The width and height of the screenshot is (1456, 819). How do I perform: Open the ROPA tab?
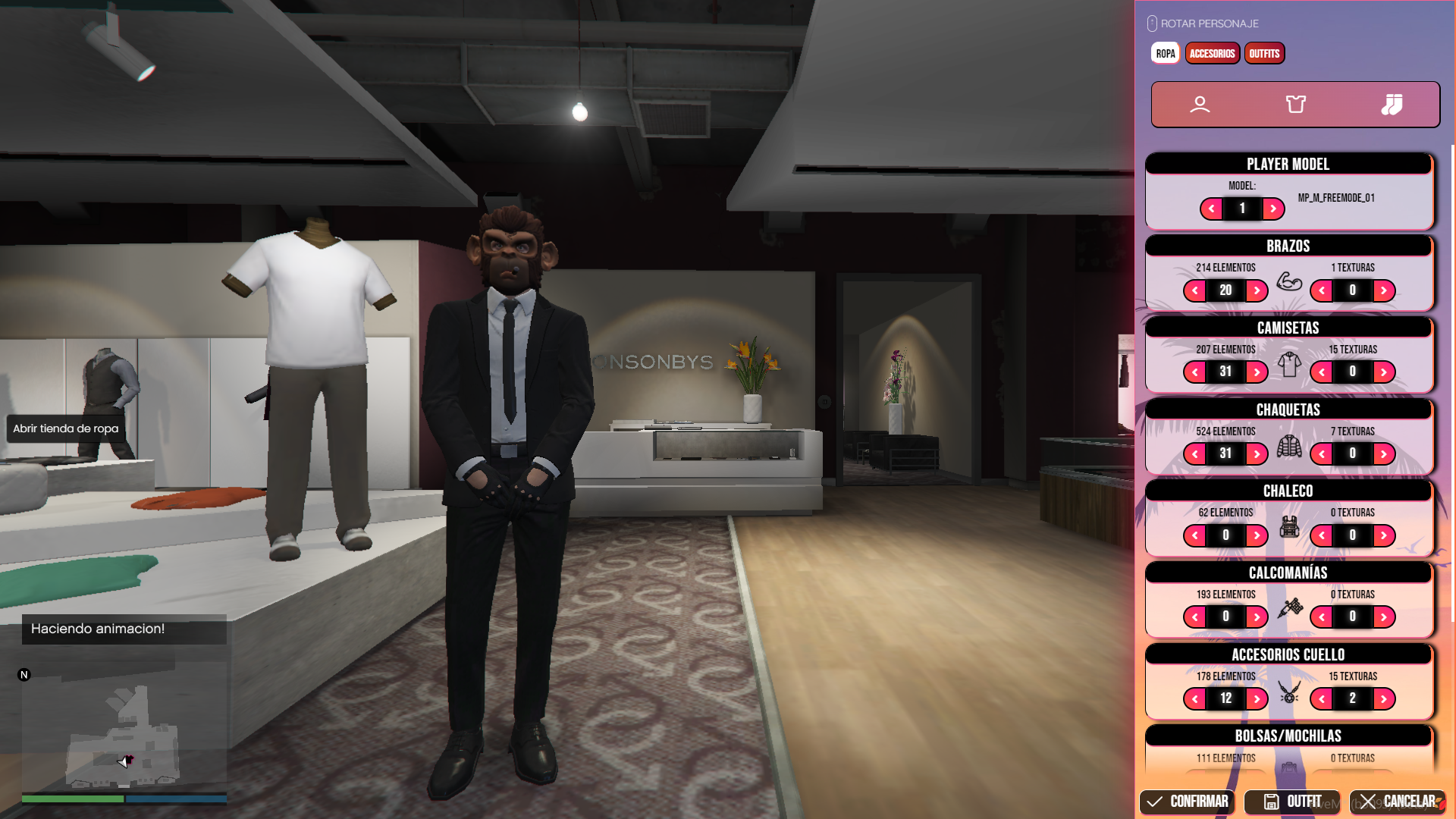(1165, 53)
